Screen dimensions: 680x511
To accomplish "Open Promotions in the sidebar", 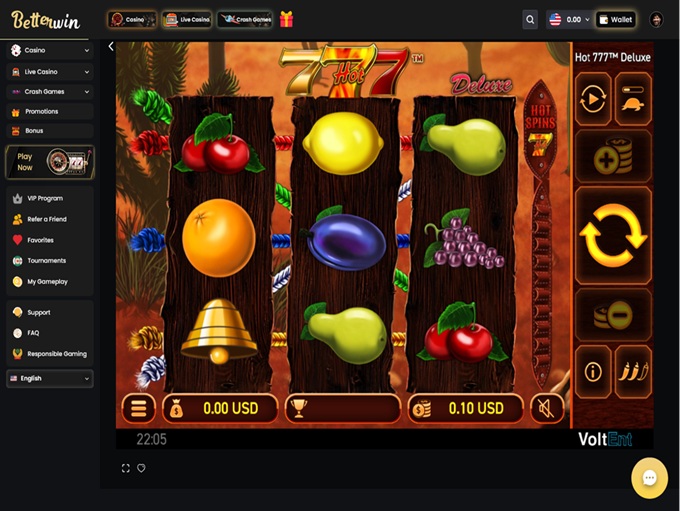I will [41, 111].
